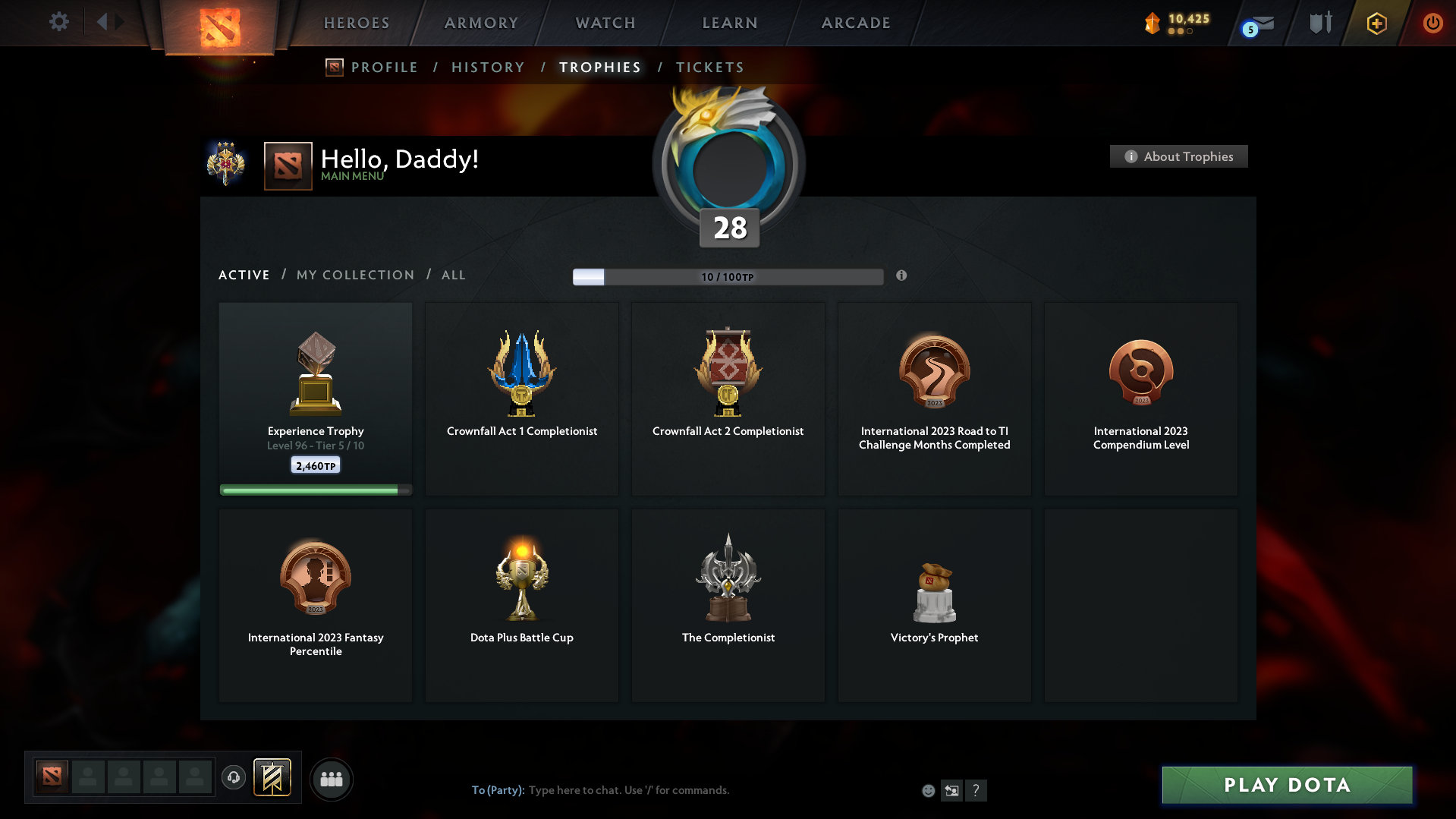The image size is (1456, 819).
Task: Click the About Trophies button
Action: (1178, 156)
